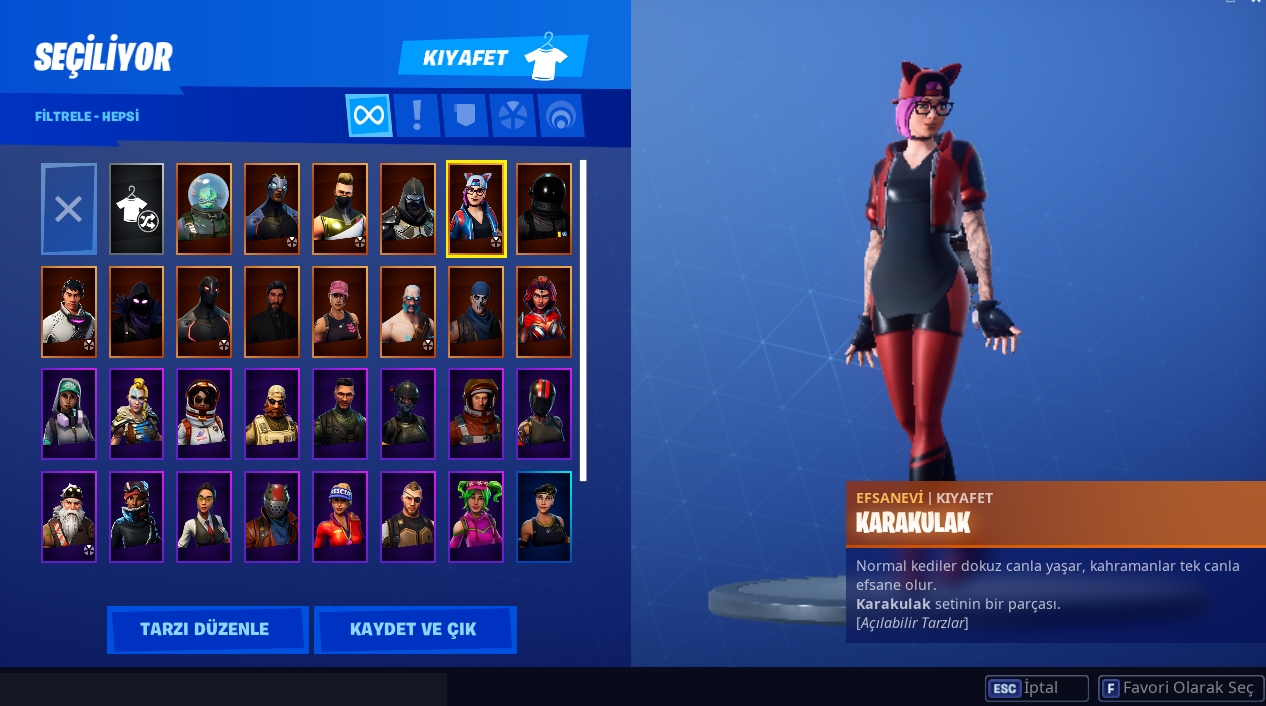1266x706 pixels.
Task: Choose the red-haired outfit in red armor
Action: [544, 311]
